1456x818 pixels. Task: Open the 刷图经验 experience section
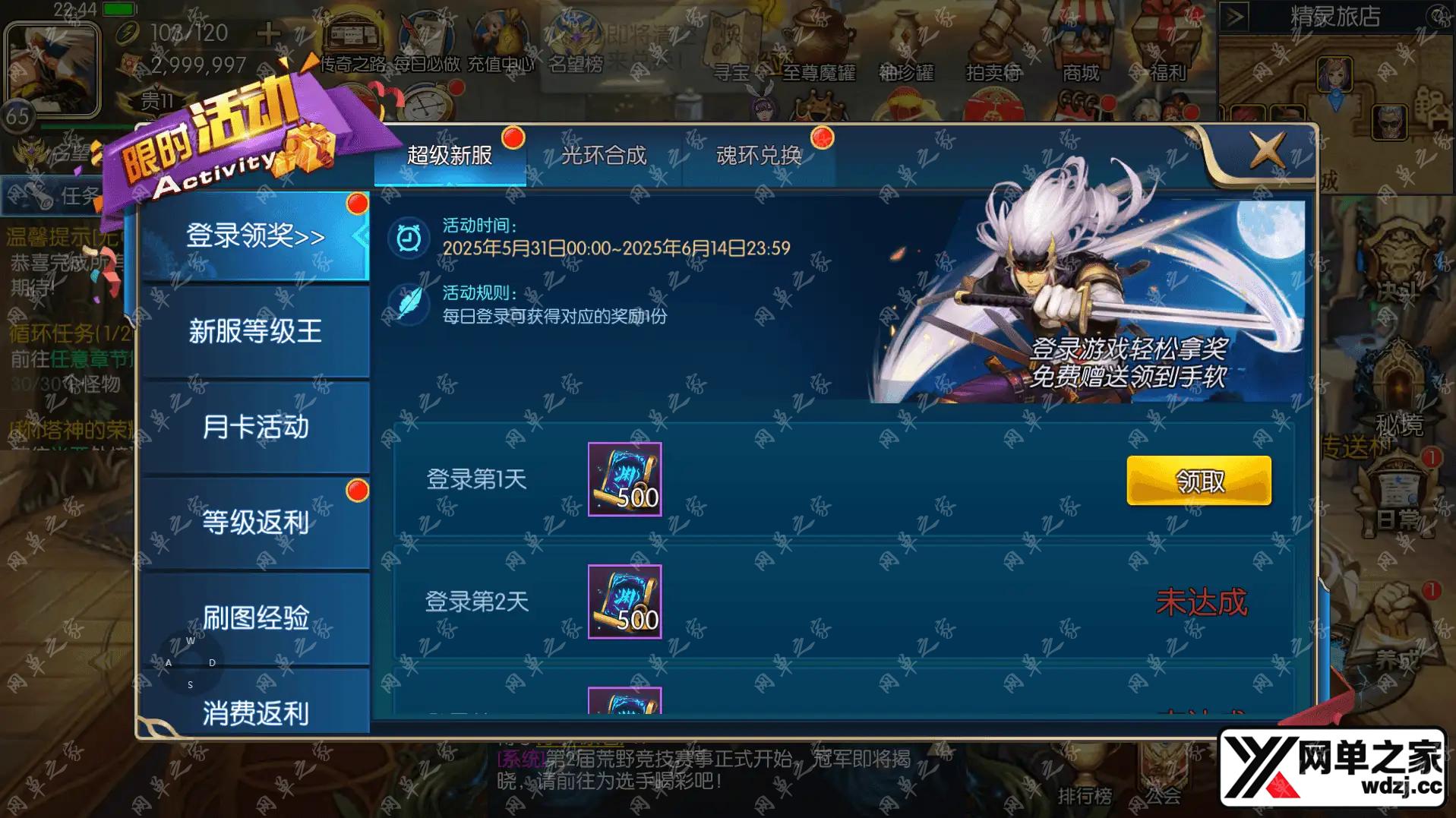(254, 617)
